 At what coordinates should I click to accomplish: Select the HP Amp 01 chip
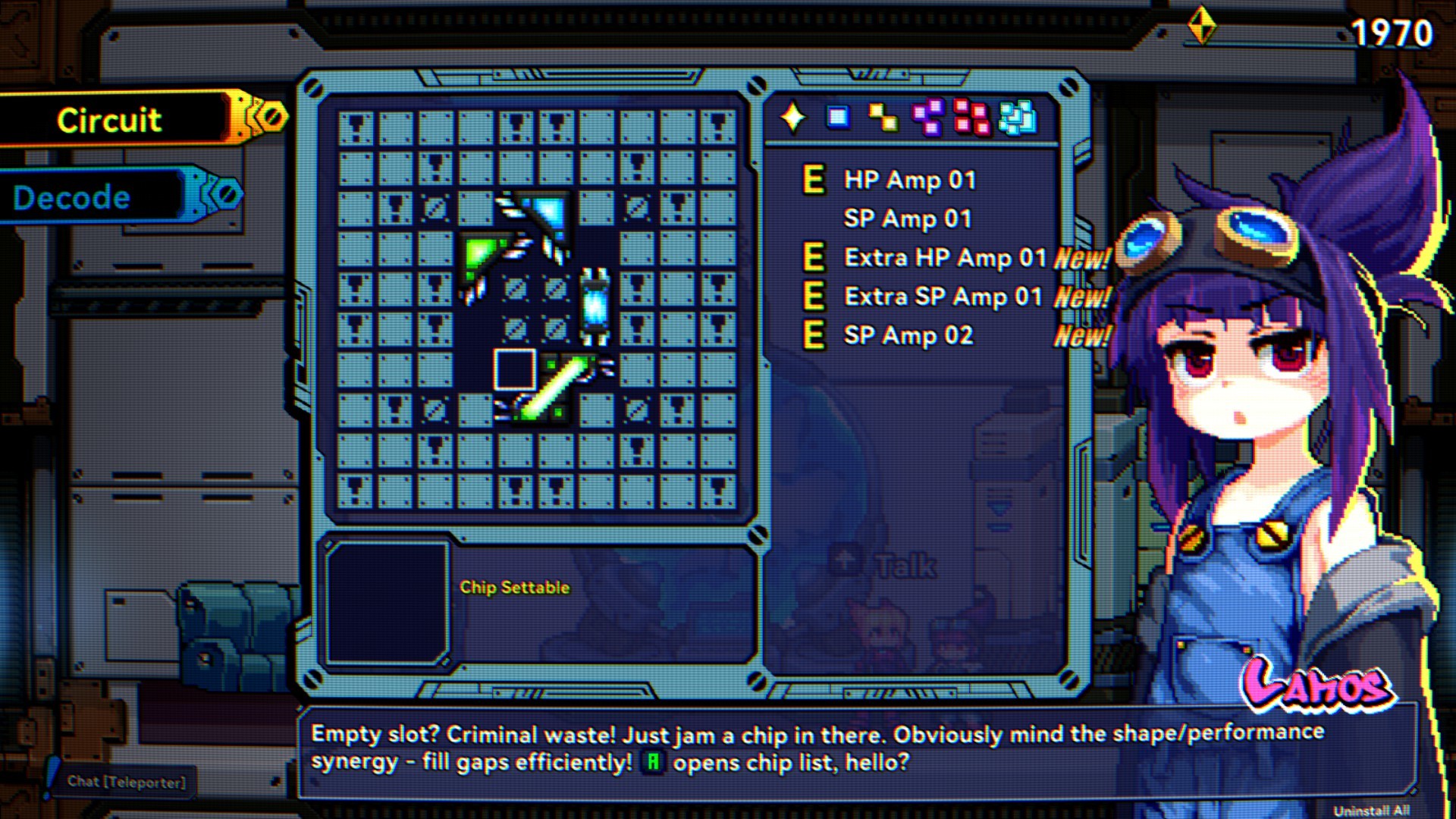(x=909, y=180)
